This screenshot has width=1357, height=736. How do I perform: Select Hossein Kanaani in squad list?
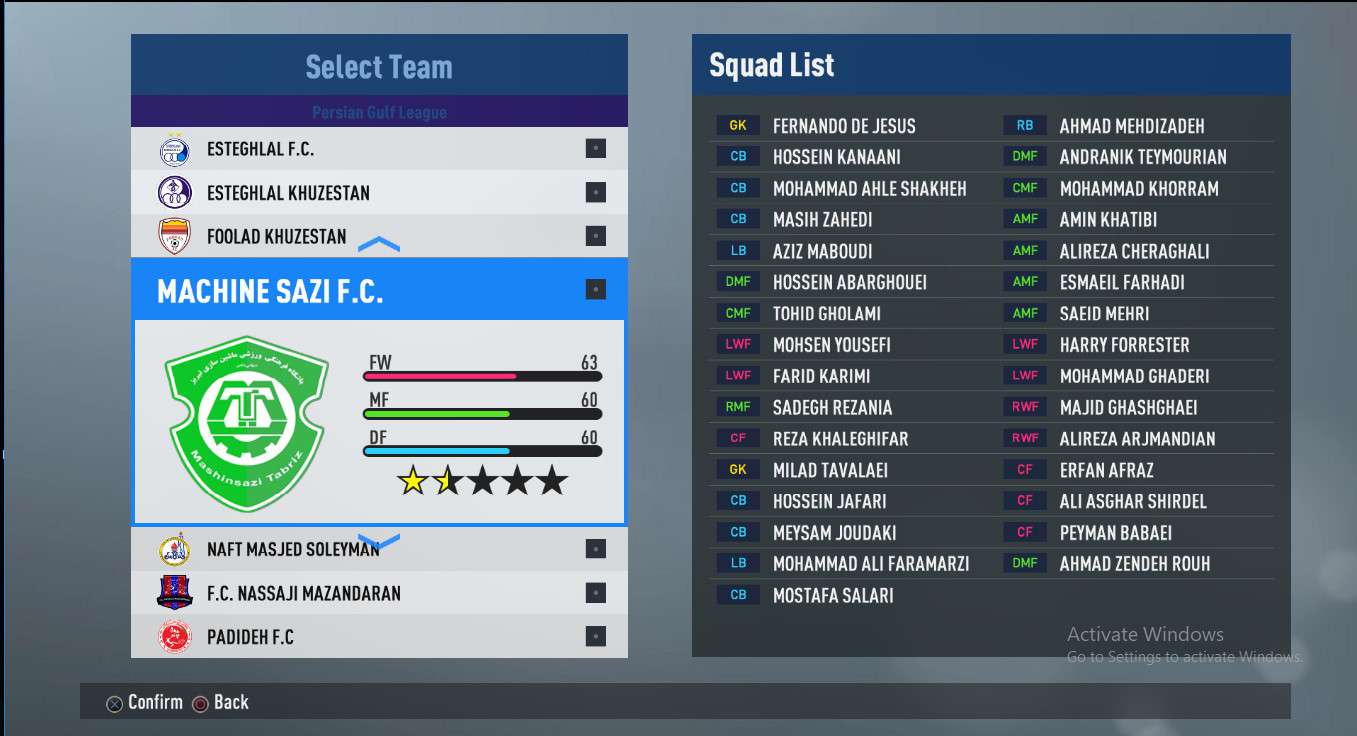pos(836,157)
